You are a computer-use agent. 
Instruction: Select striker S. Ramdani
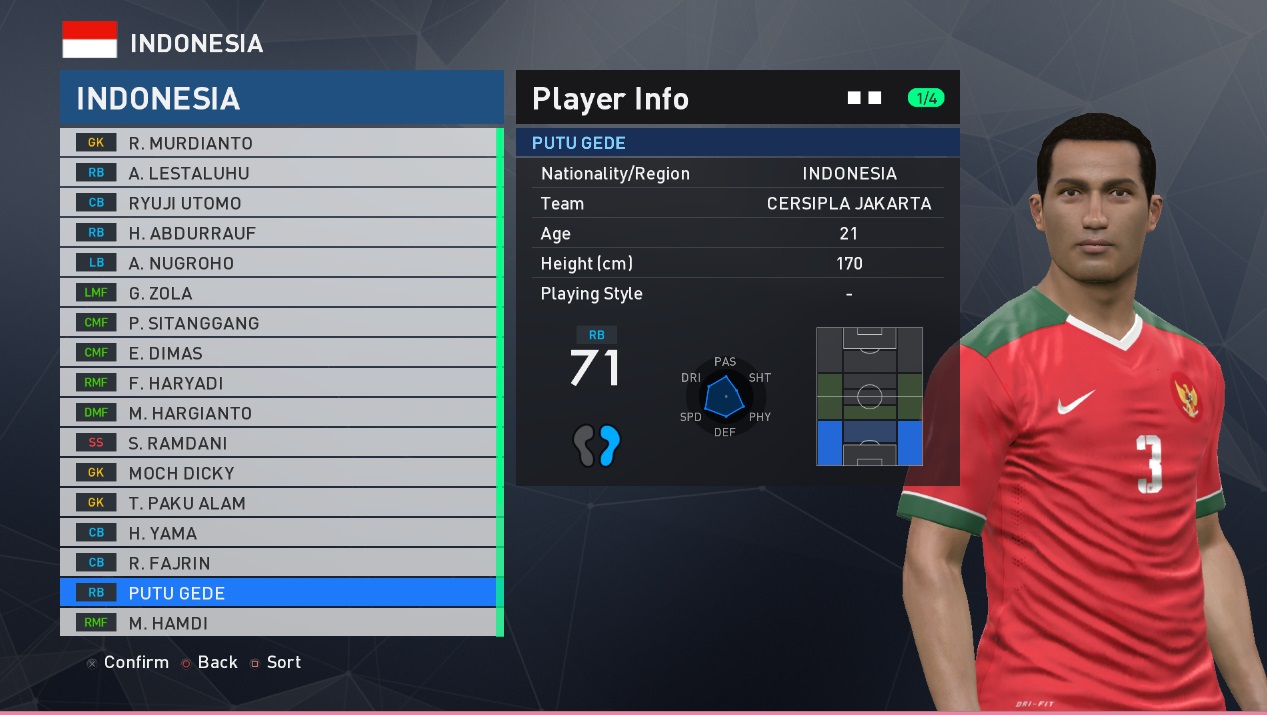point(278,443)
